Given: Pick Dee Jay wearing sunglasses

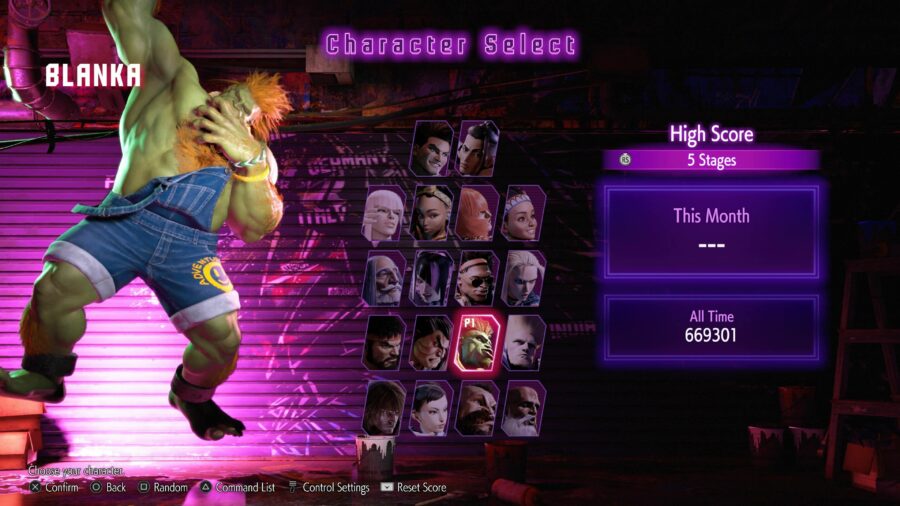Looking at the screenshot, I should point(478,277).
